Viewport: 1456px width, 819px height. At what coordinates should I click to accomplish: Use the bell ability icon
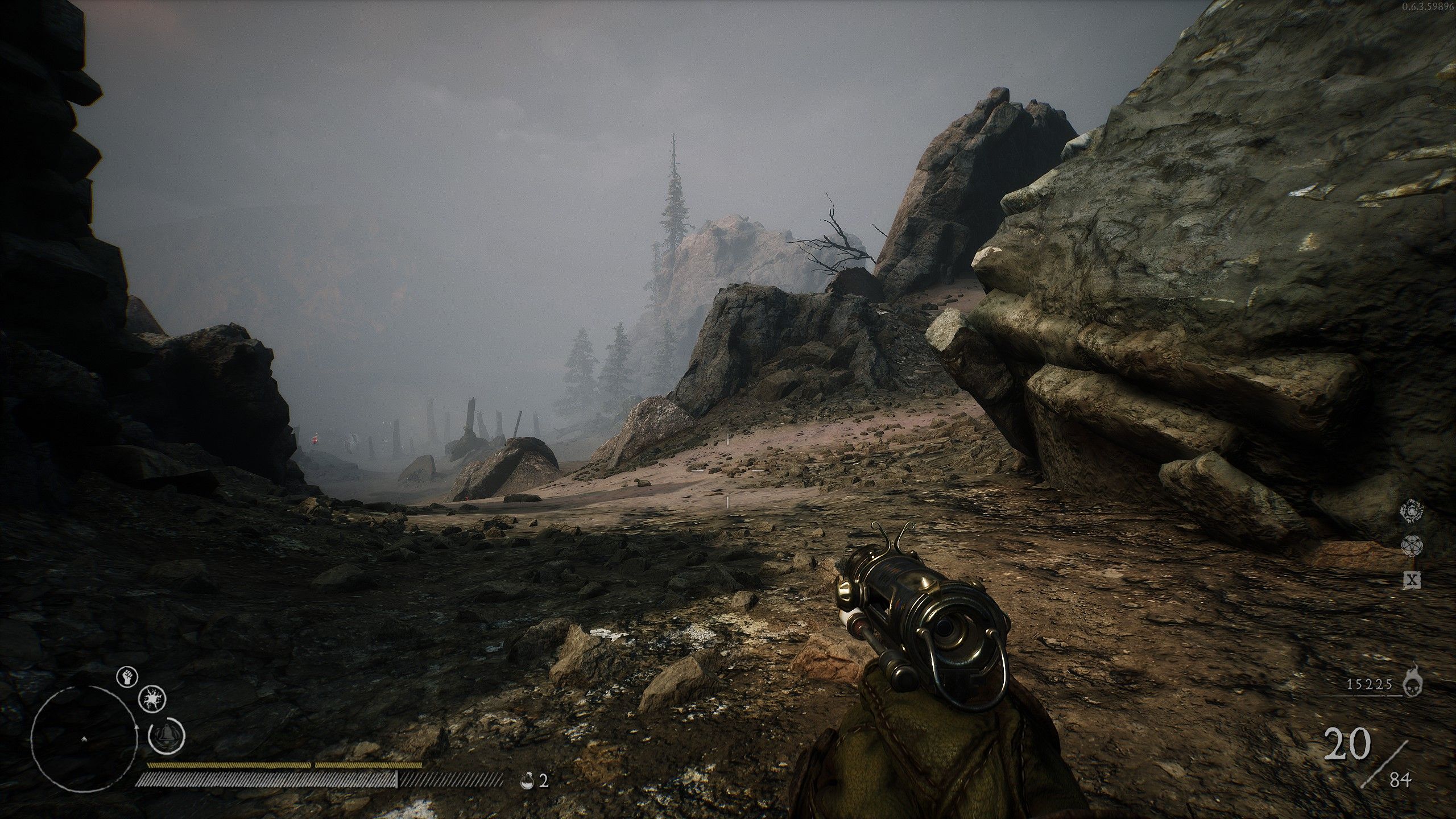click(167, 752)
